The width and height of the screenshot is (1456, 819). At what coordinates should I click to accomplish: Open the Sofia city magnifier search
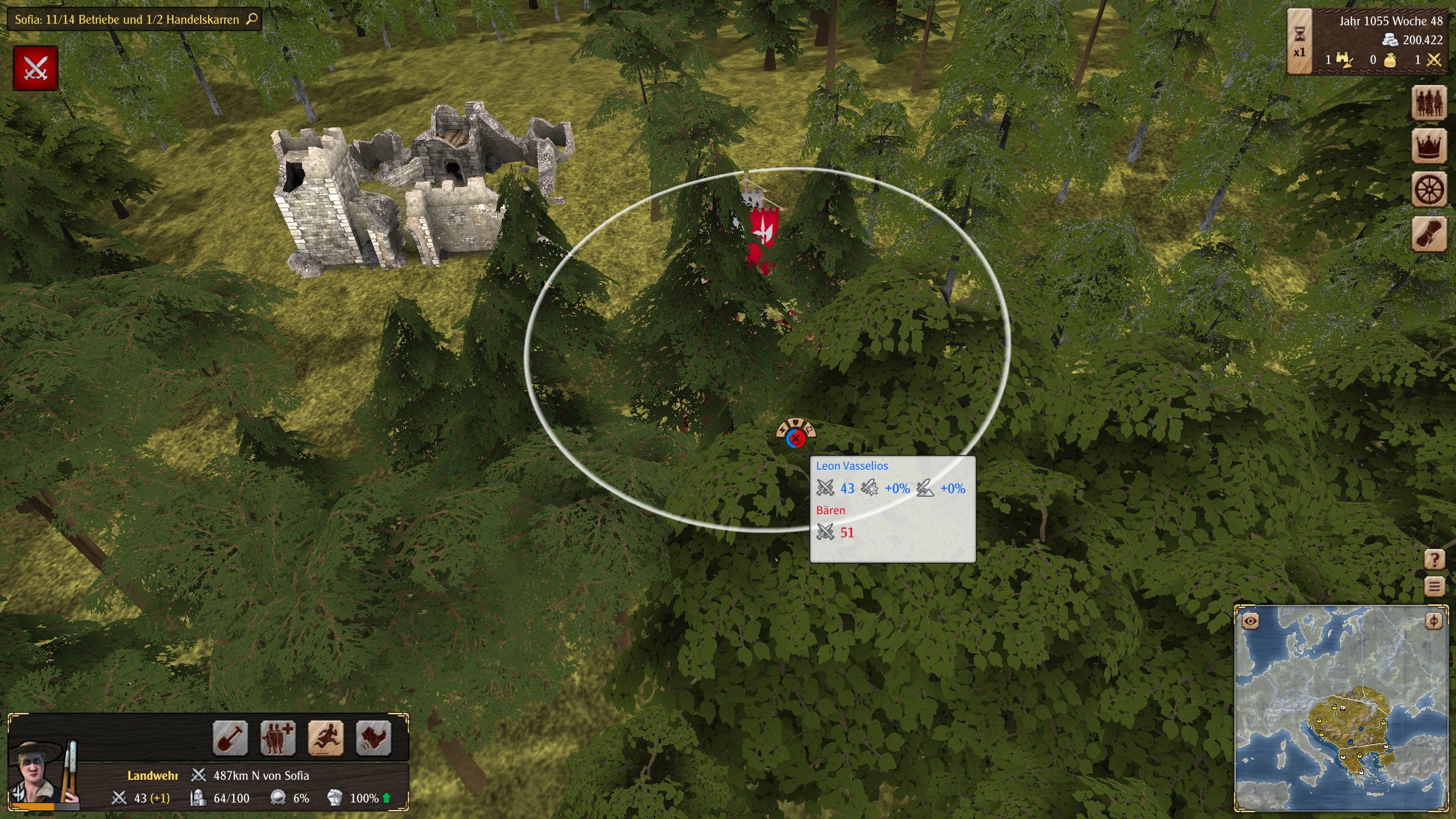point(252,19)
